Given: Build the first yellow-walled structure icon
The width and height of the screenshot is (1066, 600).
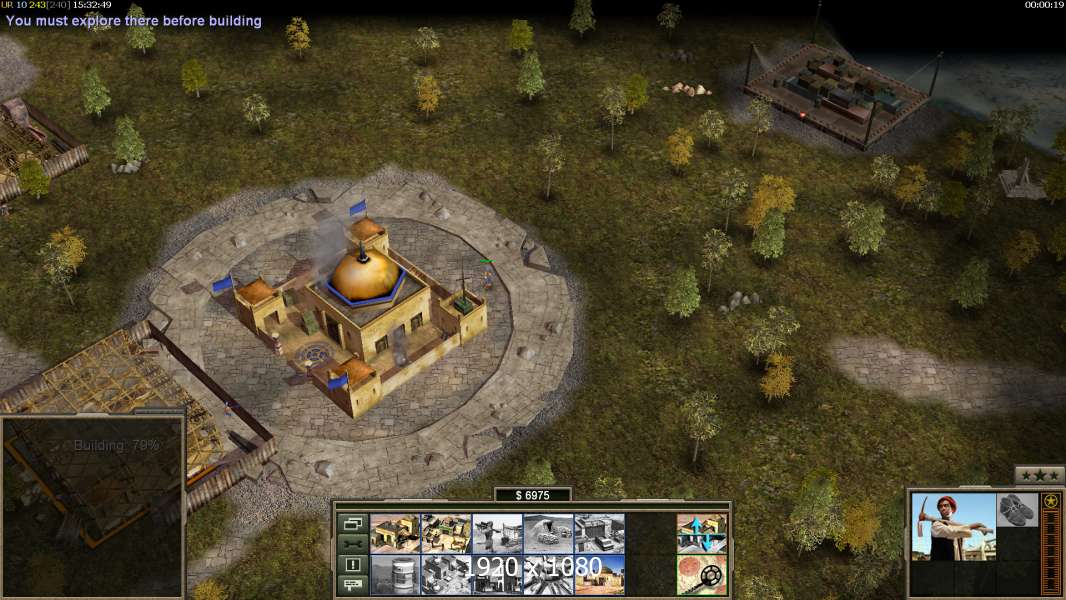Looking at the screenshot, I should click(395, 534).
